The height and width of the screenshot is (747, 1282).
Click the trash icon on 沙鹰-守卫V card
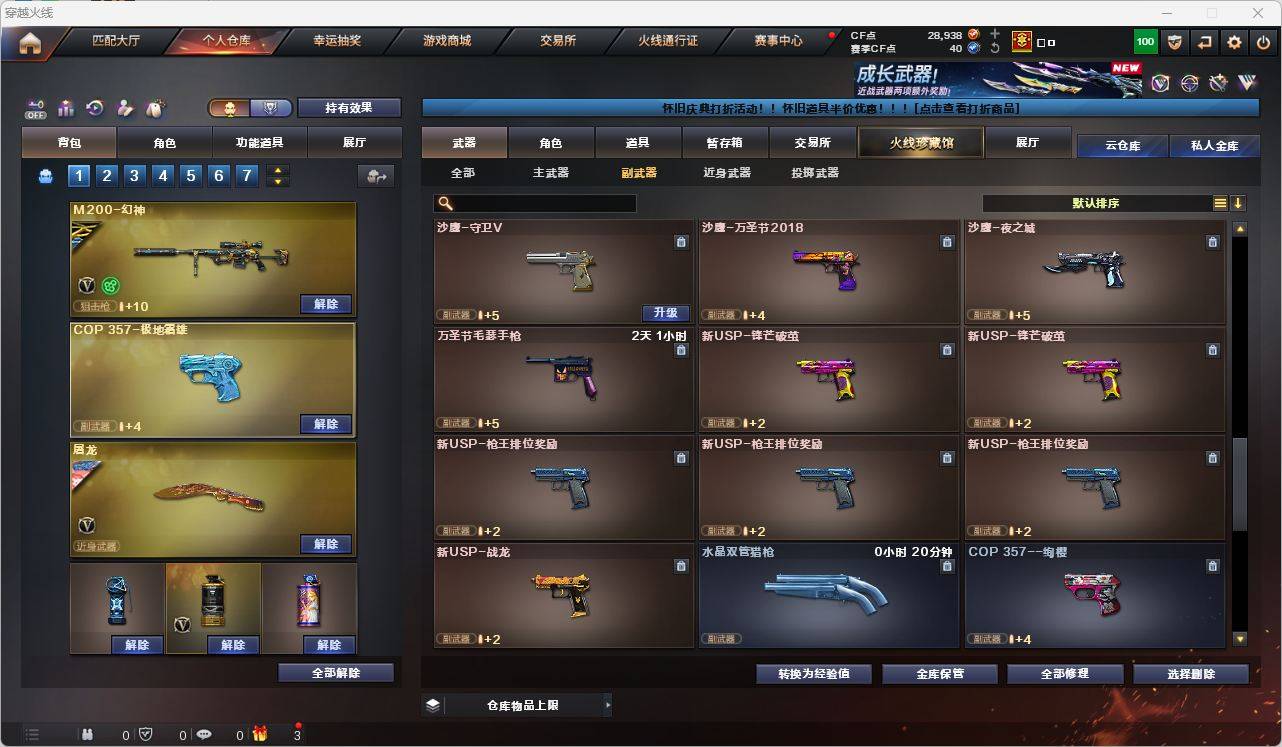[681, 242]
